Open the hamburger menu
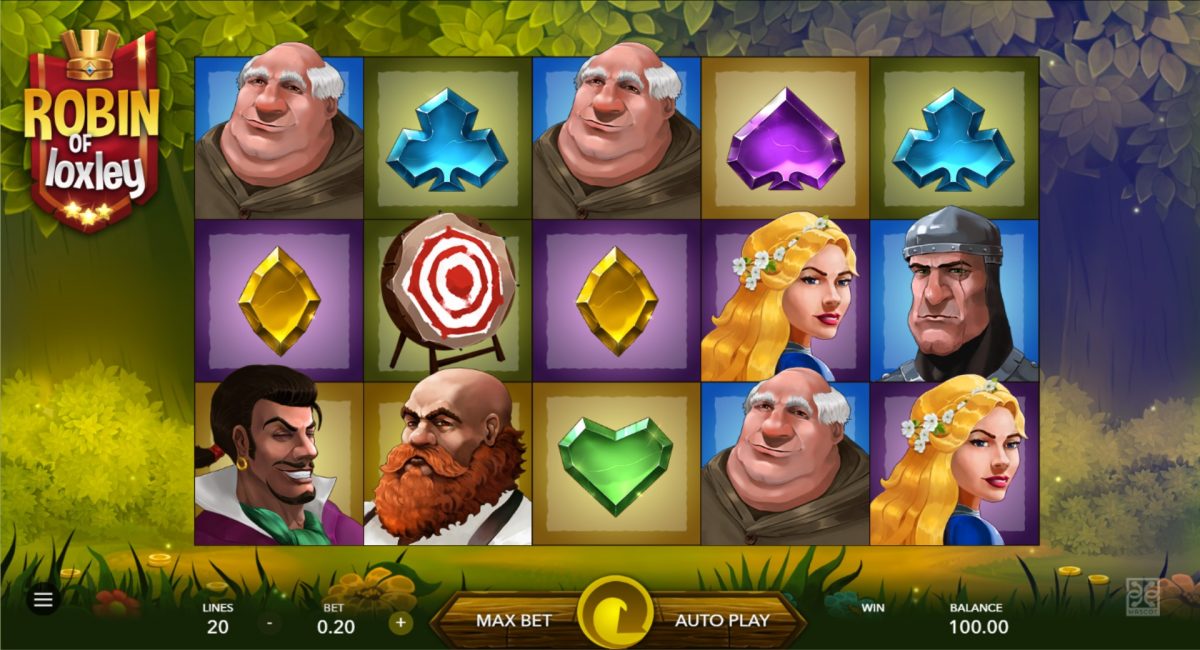 (x=43, y=600)
